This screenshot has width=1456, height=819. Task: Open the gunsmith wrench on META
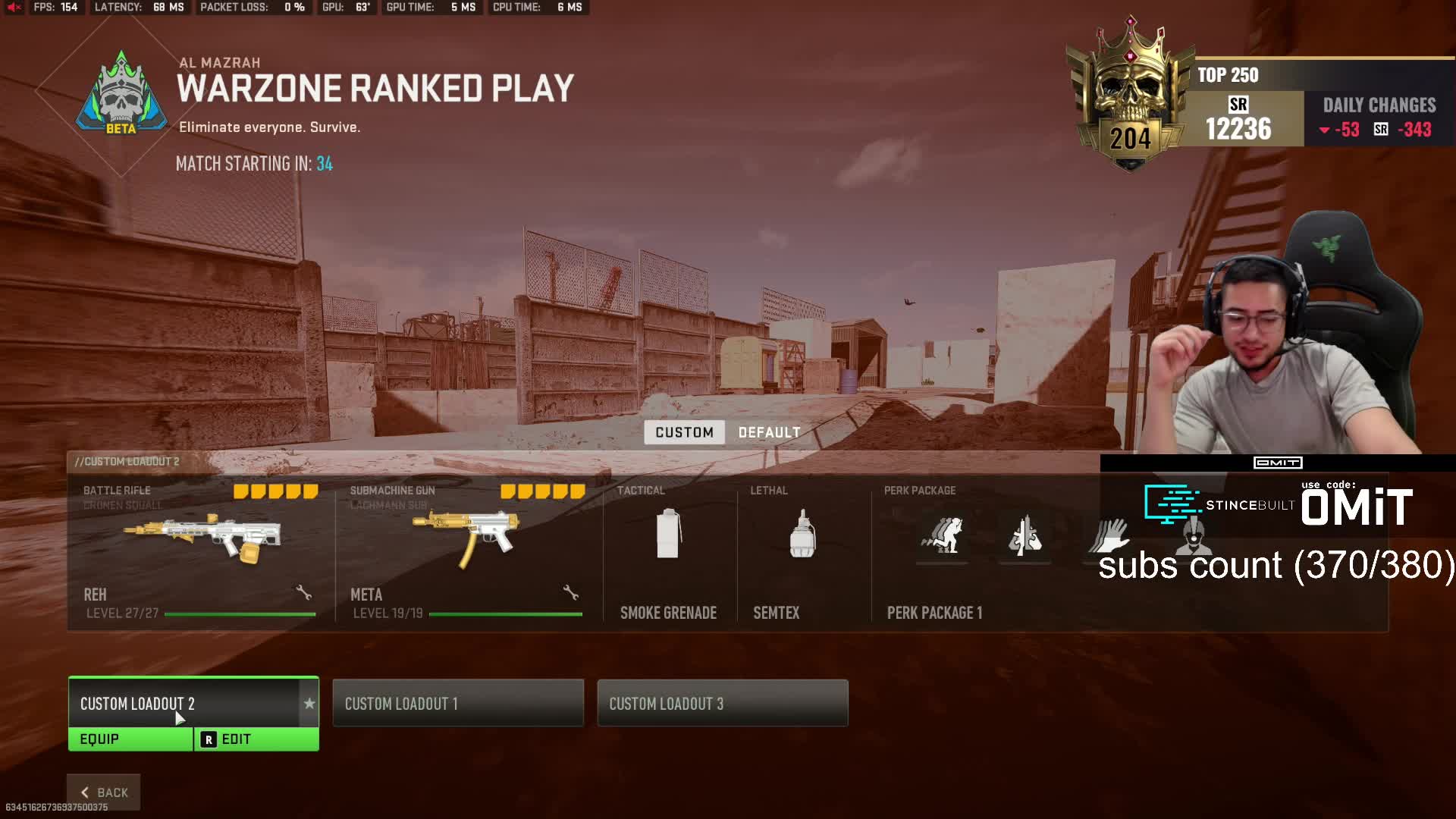point(571,592)
